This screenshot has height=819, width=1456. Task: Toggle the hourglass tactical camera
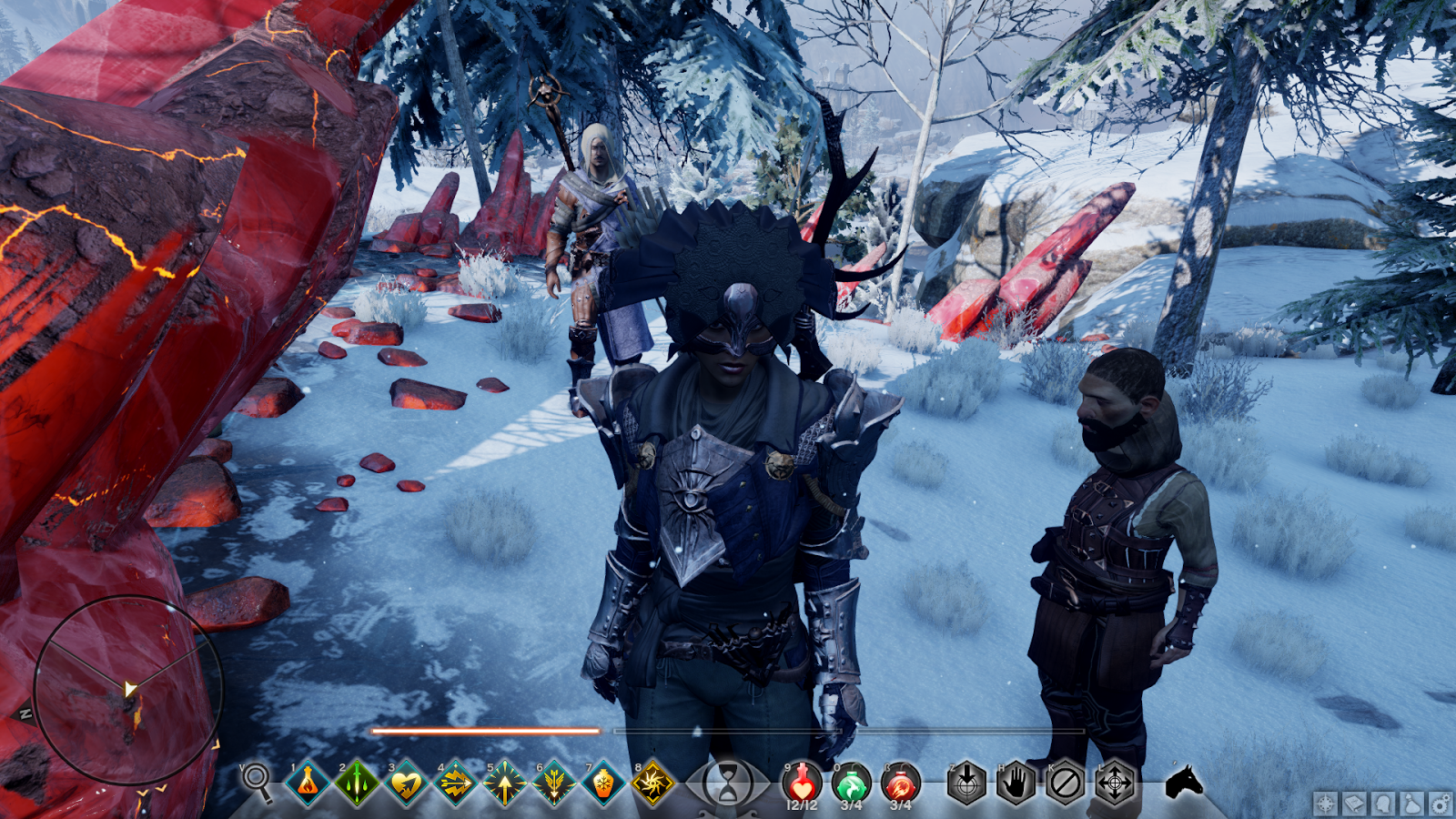point(728,784)
